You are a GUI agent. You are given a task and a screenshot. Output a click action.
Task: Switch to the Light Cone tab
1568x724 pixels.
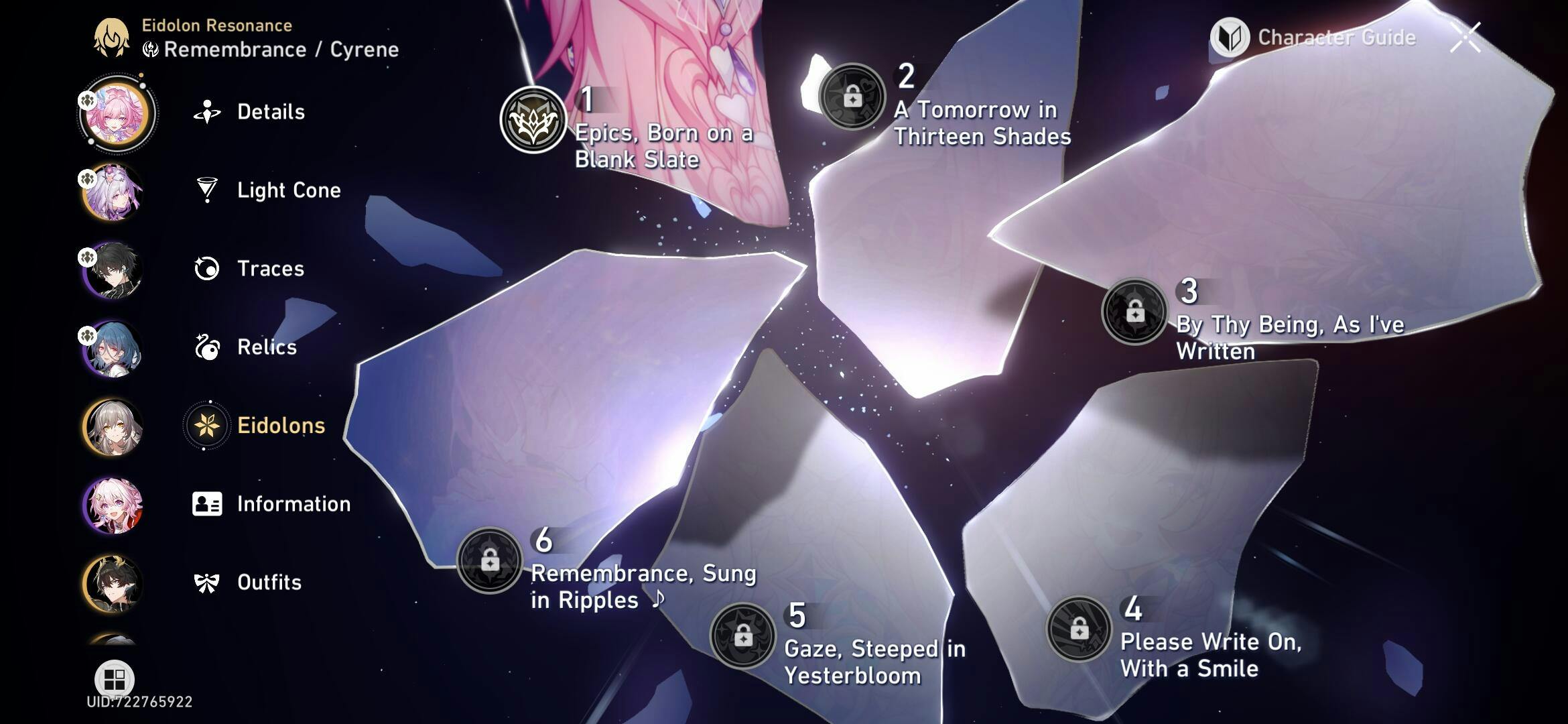288,190
